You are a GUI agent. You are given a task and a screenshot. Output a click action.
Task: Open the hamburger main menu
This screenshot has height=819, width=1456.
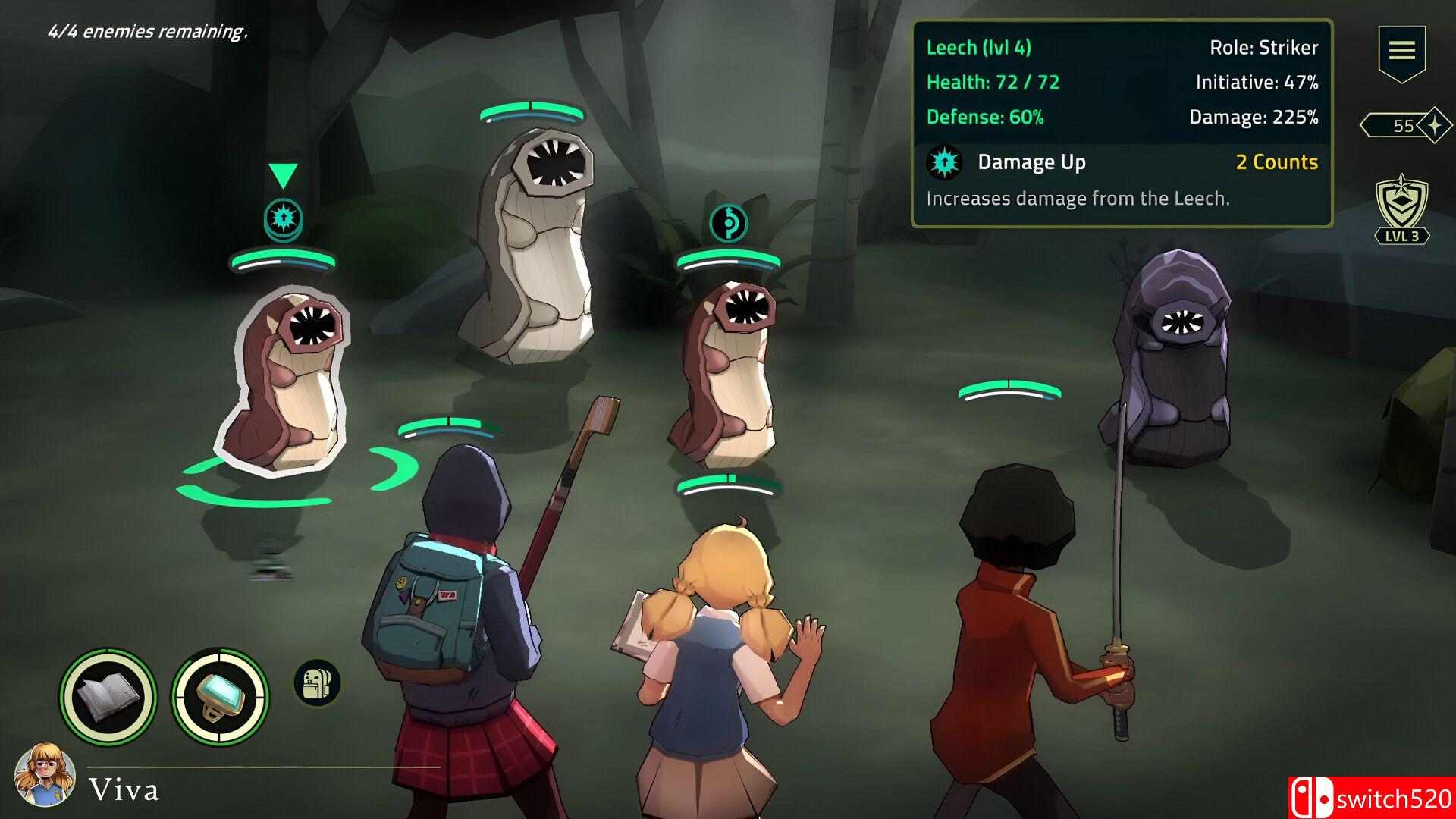click(1402, 50)
